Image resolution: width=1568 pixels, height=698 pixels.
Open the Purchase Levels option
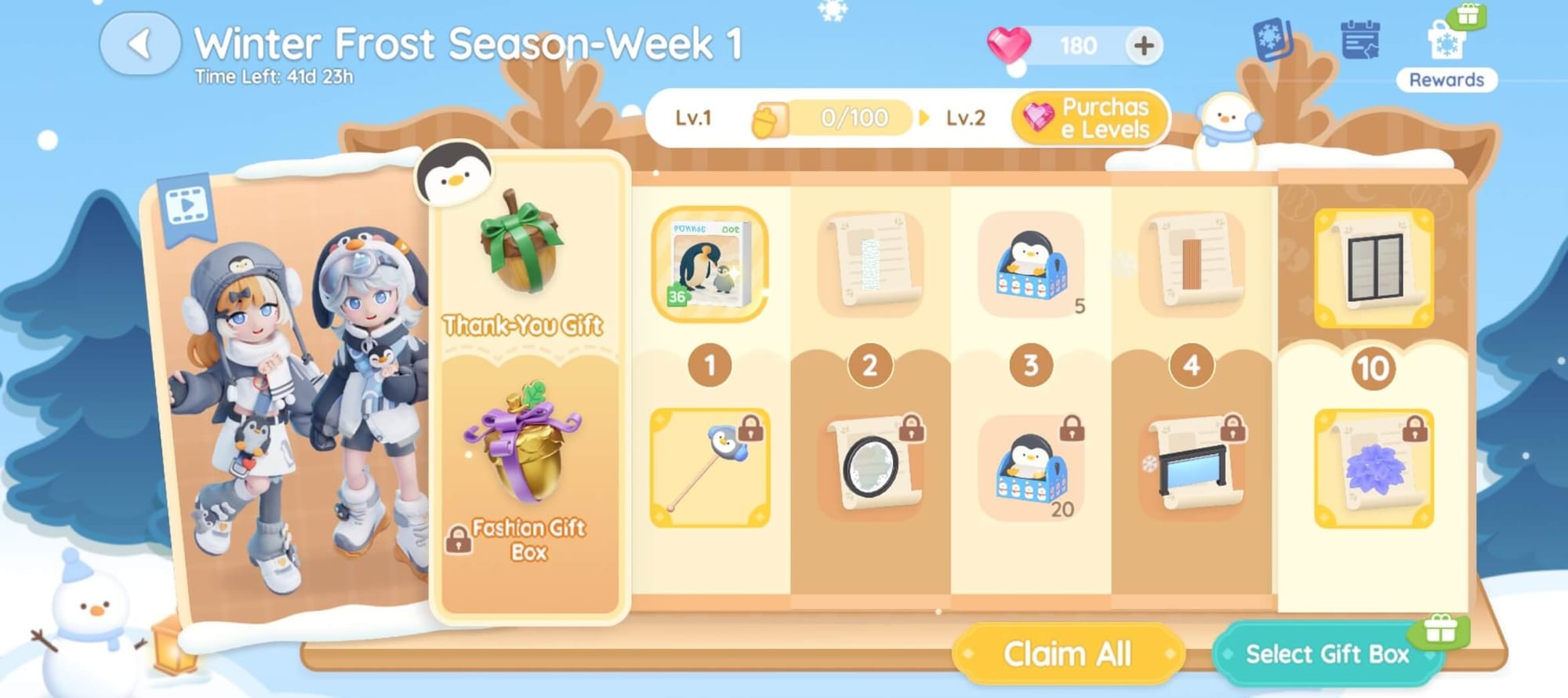(x=1091, y=118)
